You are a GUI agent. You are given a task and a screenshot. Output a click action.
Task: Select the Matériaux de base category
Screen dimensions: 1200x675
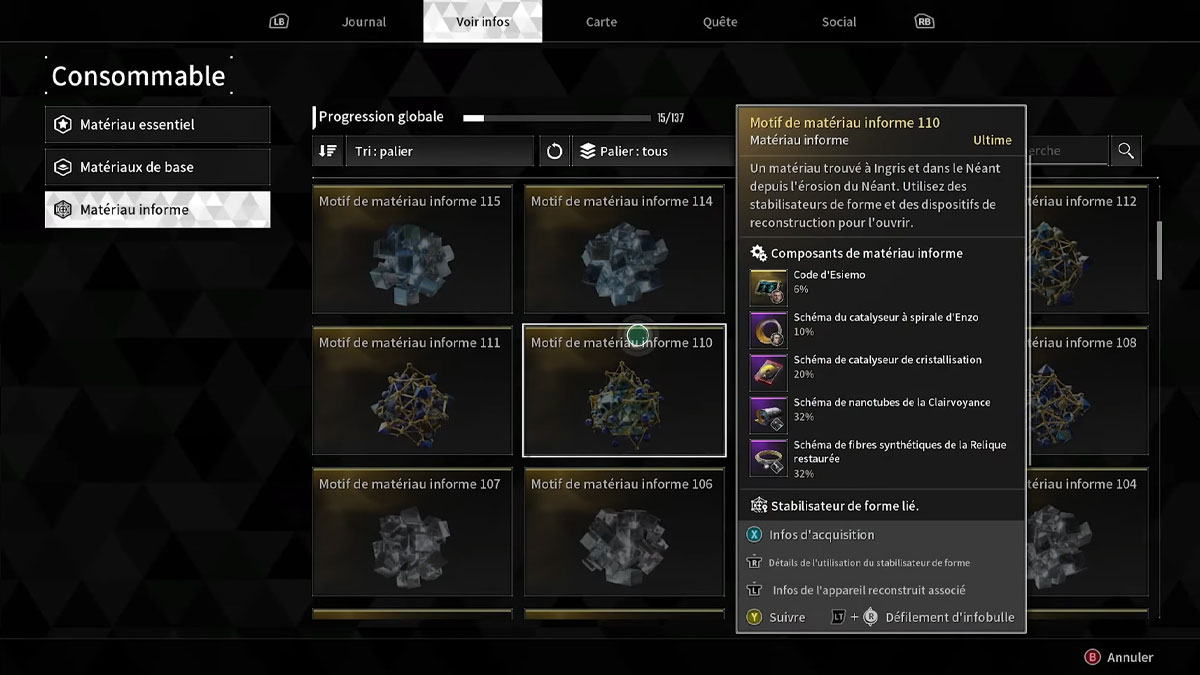pyautogui.click(x=158, y=167)
